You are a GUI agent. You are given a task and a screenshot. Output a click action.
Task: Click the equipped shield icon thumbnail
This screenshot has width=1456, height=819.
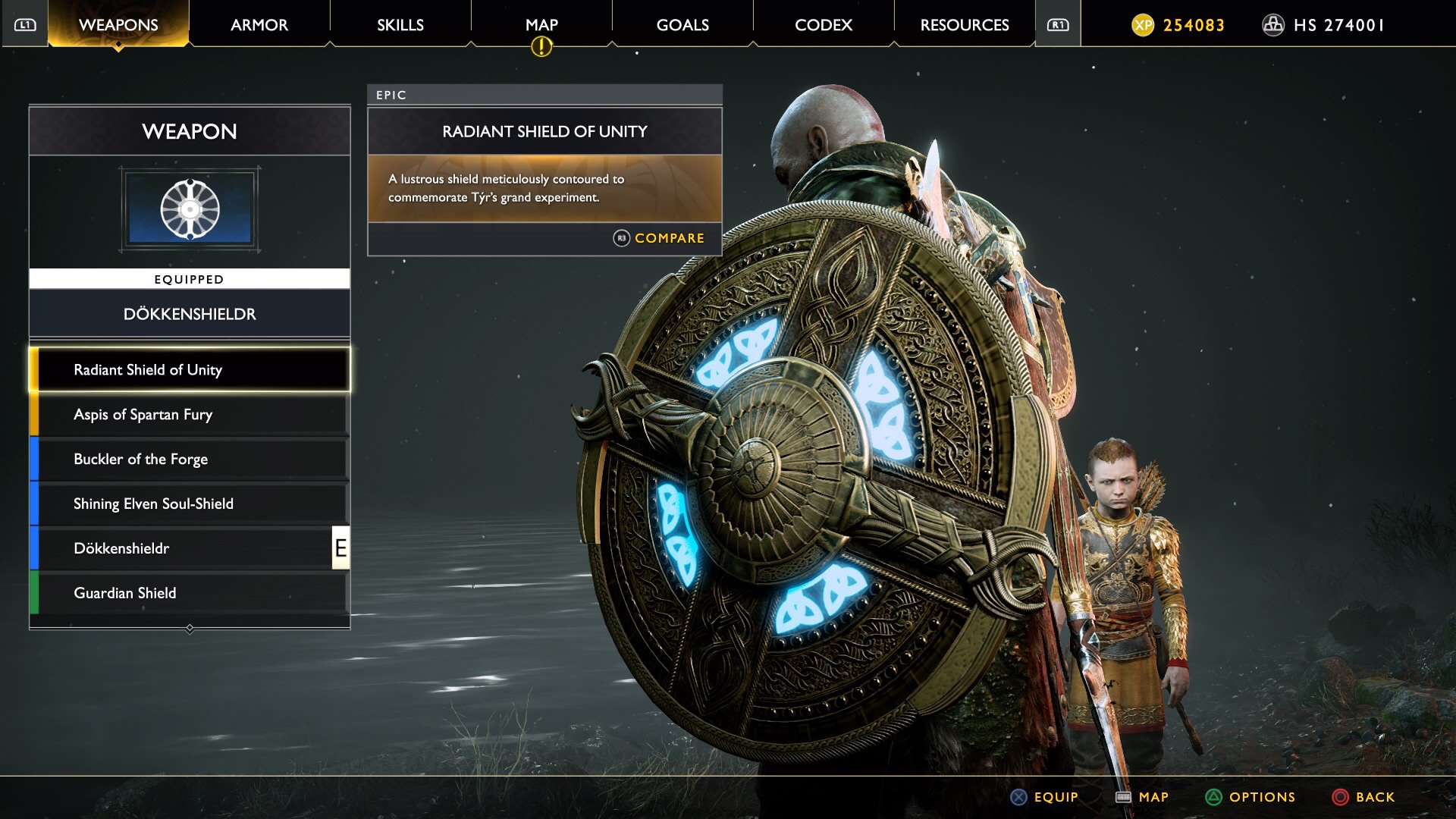190,209
